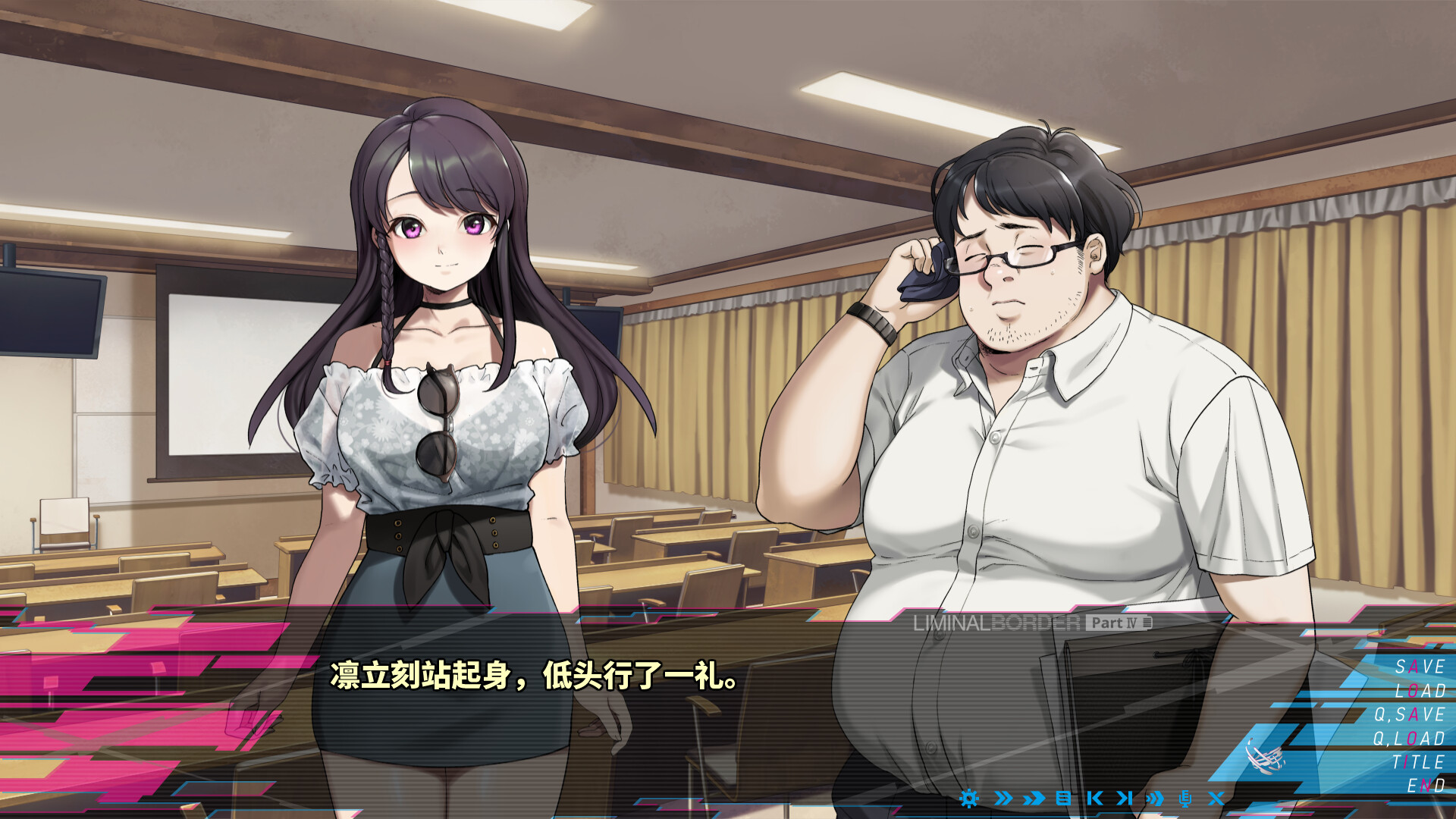1456x819 pixels.
Task: Open the LOAD menu
Action: [x=1420, y=691]
